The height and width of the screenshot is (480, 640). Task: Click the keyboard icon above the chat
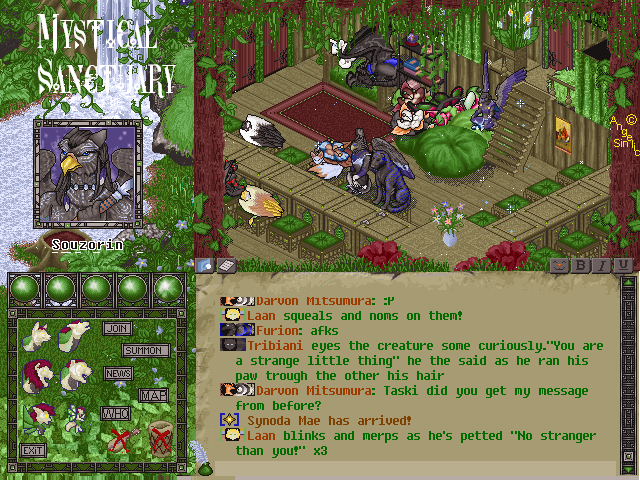pyautogui.click(x=226, y=265)
